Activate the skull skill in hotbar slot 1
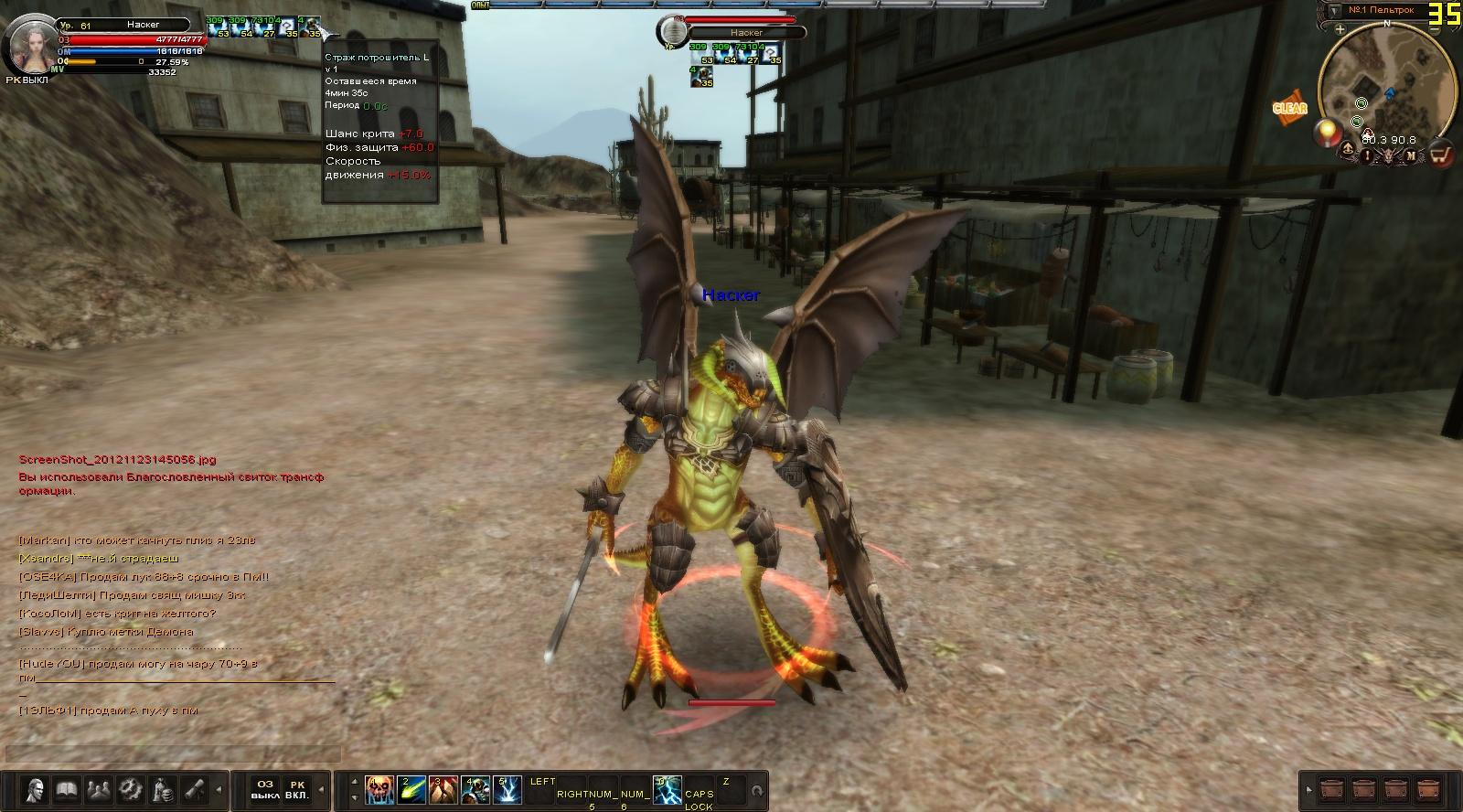 pyautogui.click(x=379, y=789)
